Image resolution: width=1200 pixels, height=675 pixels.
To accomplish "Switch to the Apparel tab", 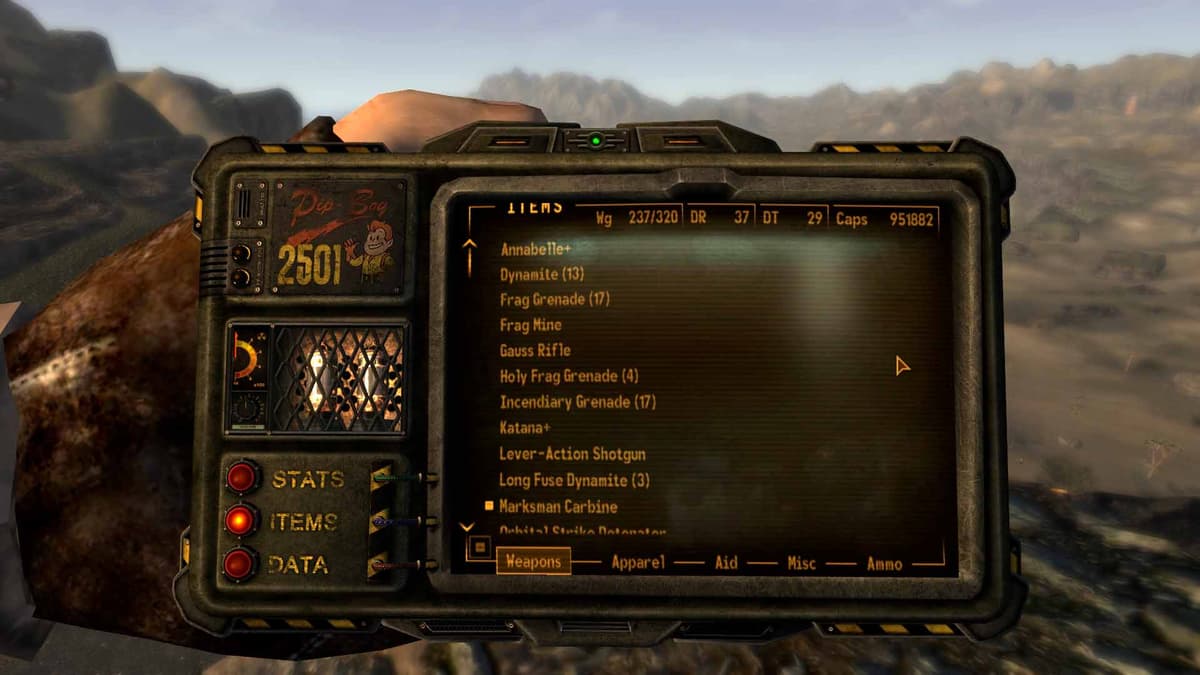I will [x=638, y=562].
